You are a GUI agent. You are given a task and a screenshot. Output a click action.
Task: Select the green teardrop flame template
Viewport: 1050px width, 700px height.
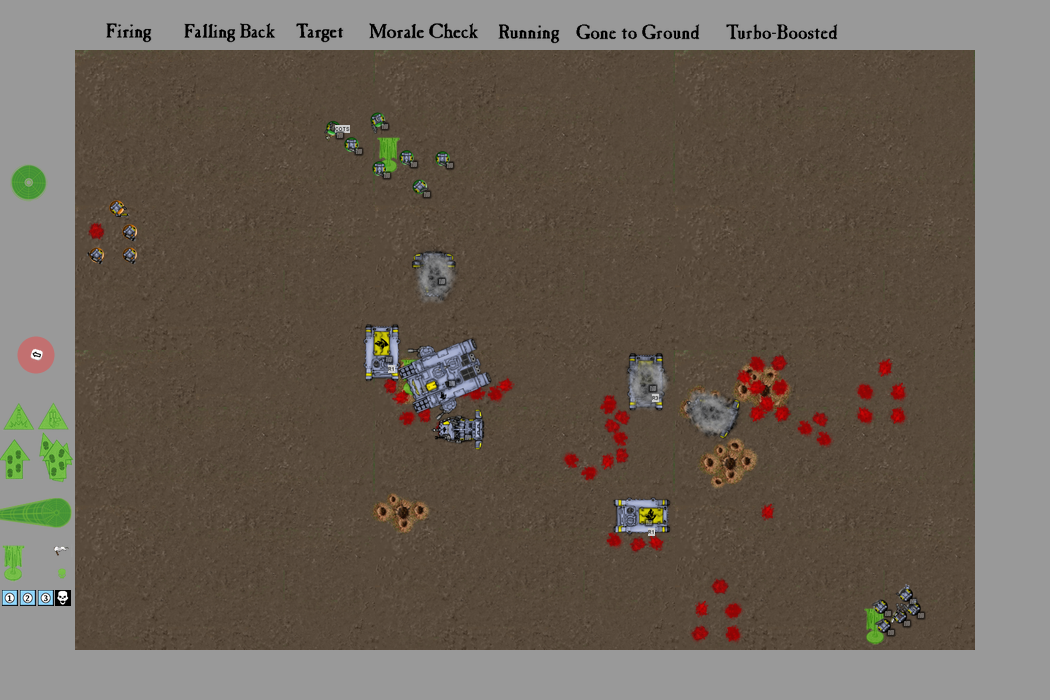pyautogui.click(x=35, y=513)
